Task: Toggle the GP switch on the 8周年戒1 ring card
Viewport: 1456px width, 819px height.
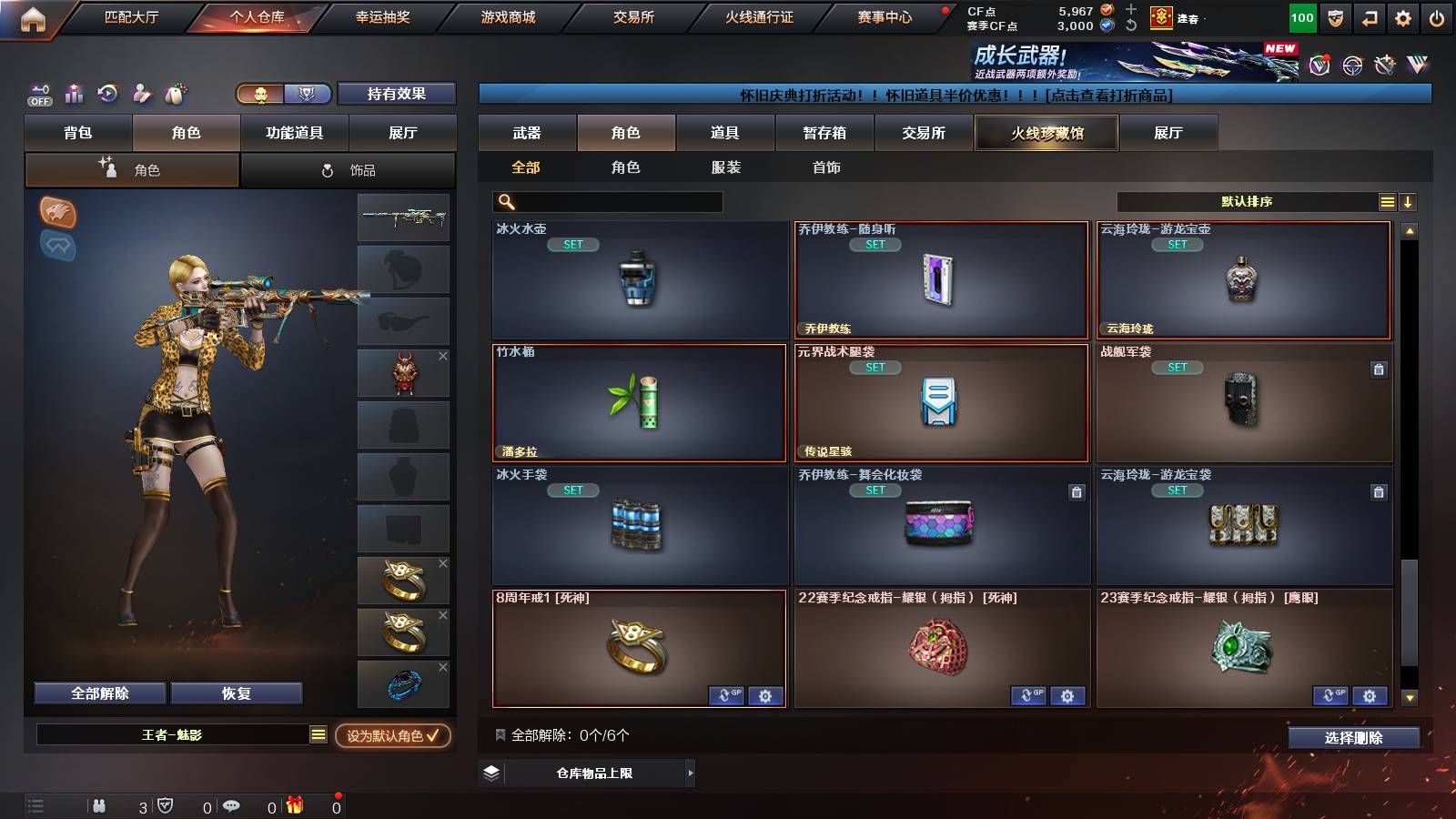Action: (726, 695)
